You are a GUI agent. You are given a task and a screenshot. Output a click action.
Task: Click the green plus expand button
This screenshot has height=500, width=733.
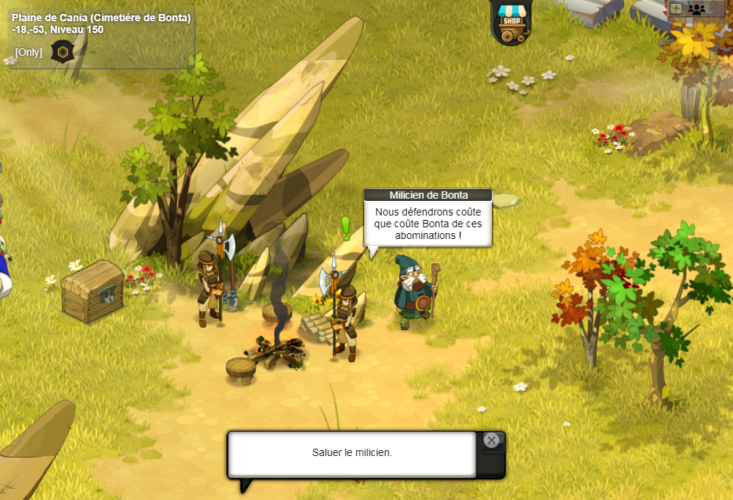tap(676, 8)
